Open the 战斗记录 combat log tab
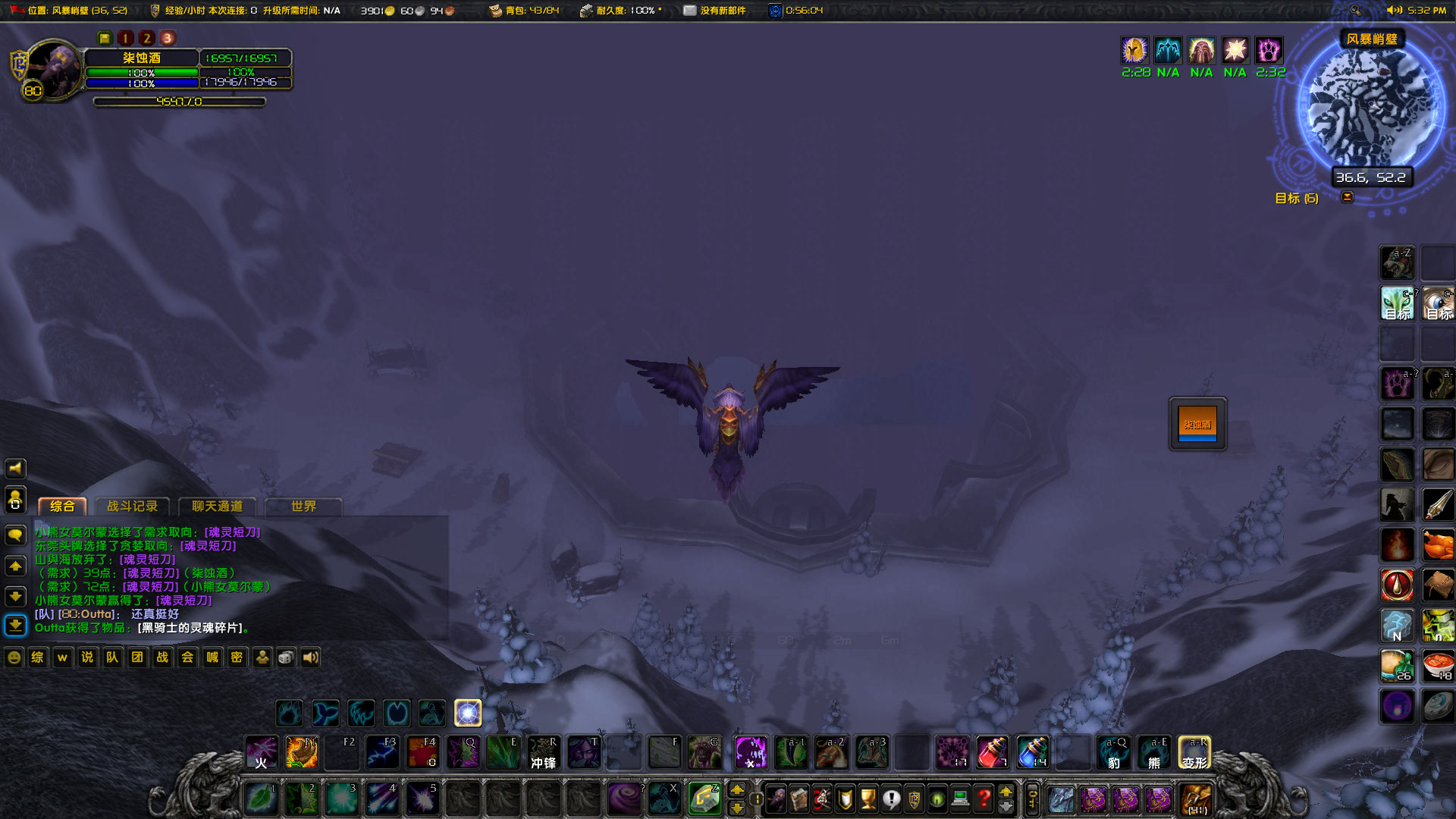 pos(133,507)
